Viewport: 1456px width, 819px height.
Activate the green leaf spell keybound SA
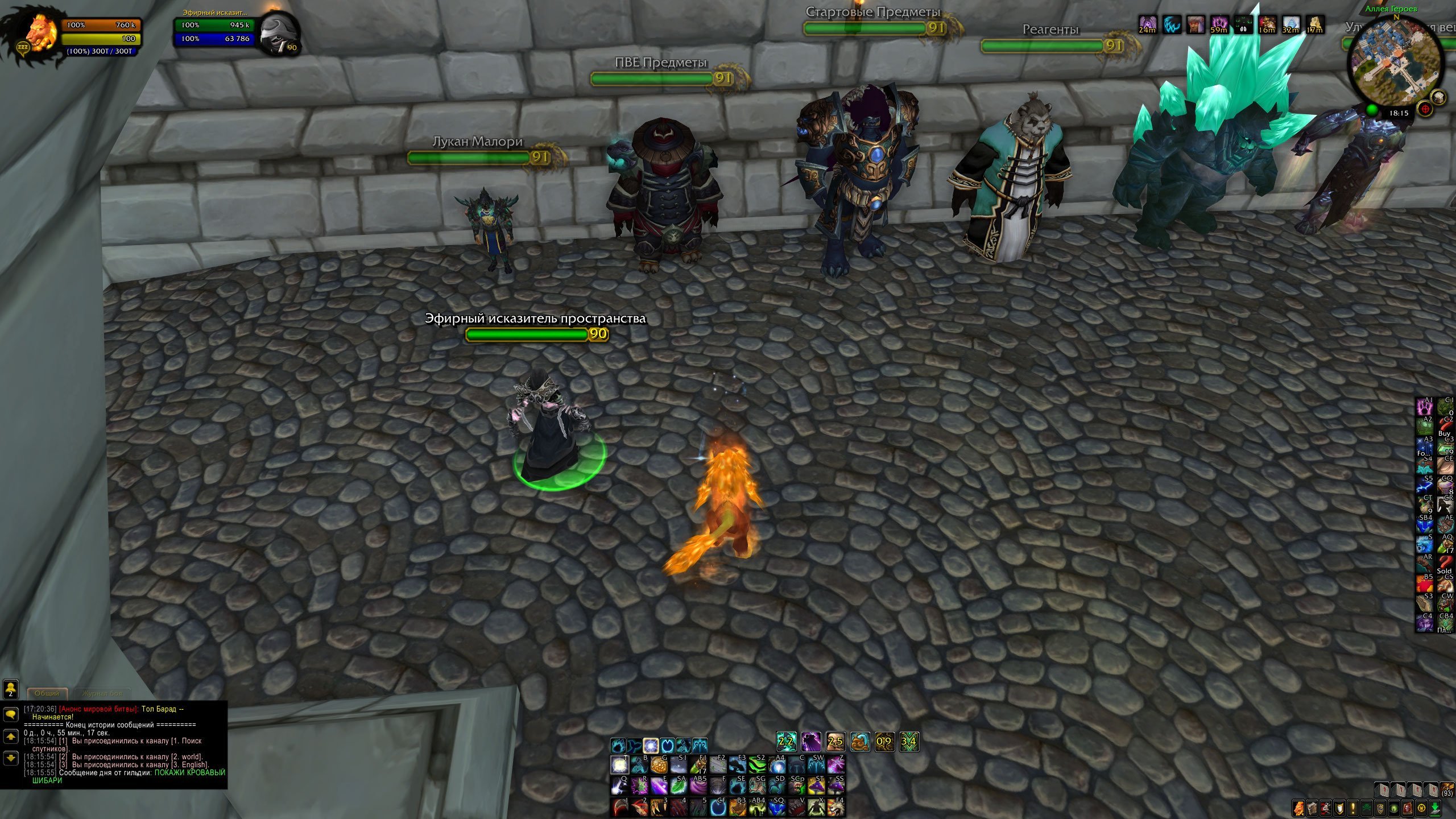tap(678, 786)
